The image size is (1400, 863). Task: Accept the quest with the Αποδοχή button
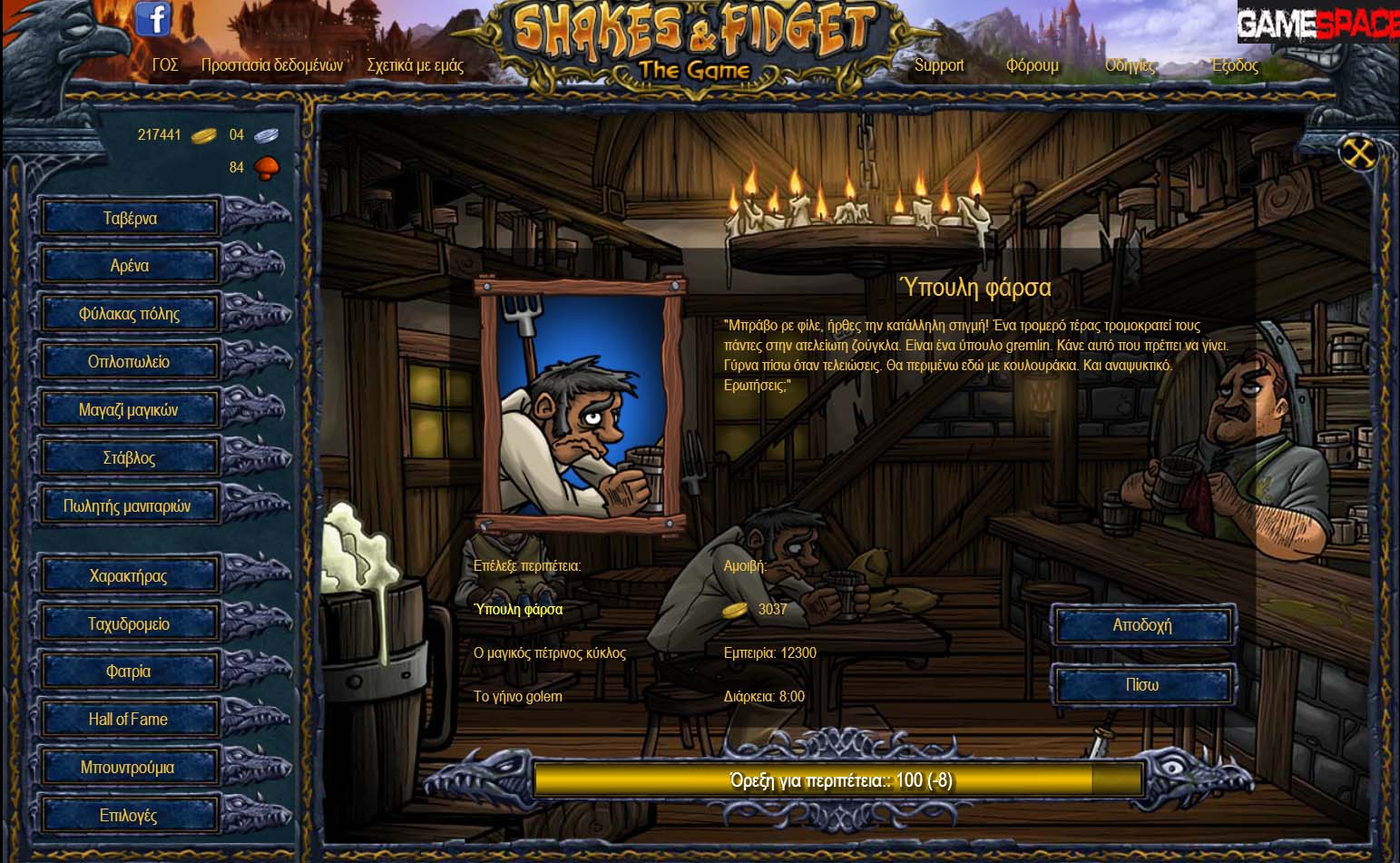(1142, 625)
